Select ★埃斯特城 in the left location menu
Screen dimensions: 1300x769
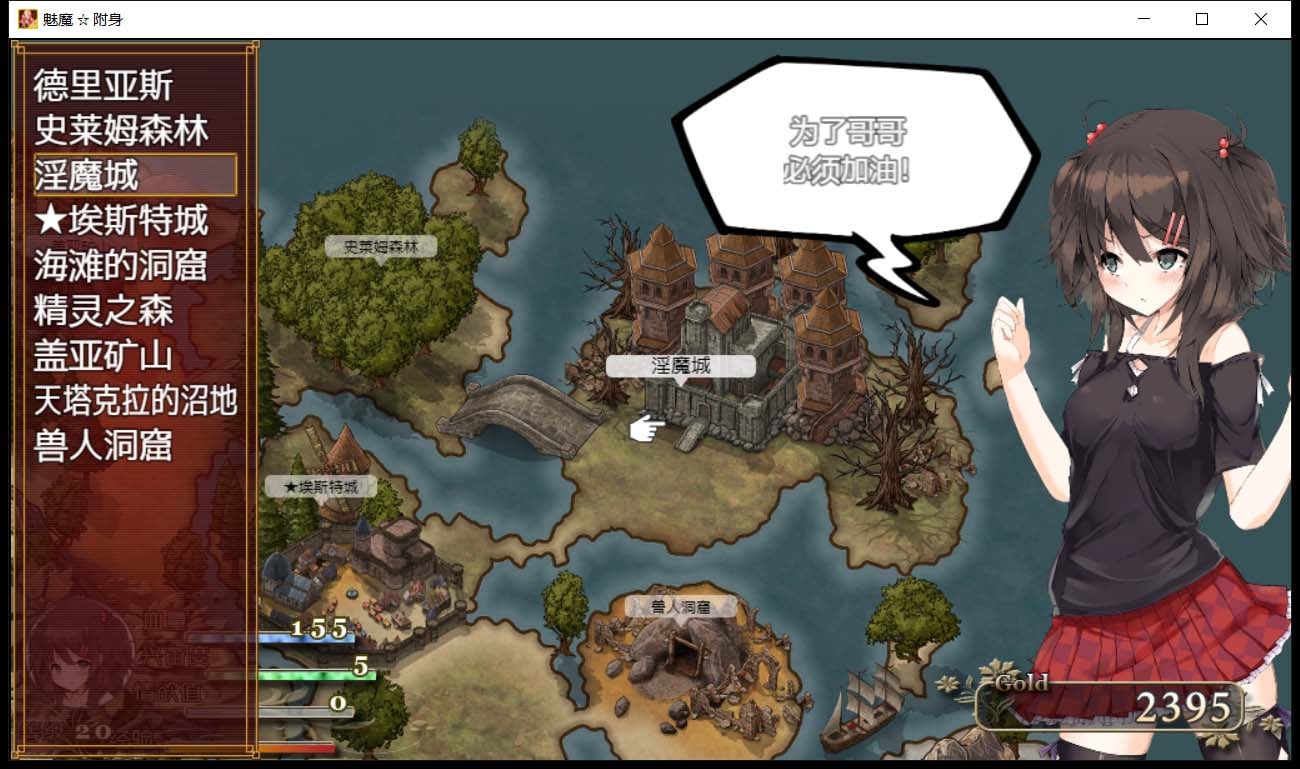pos(120,221)
